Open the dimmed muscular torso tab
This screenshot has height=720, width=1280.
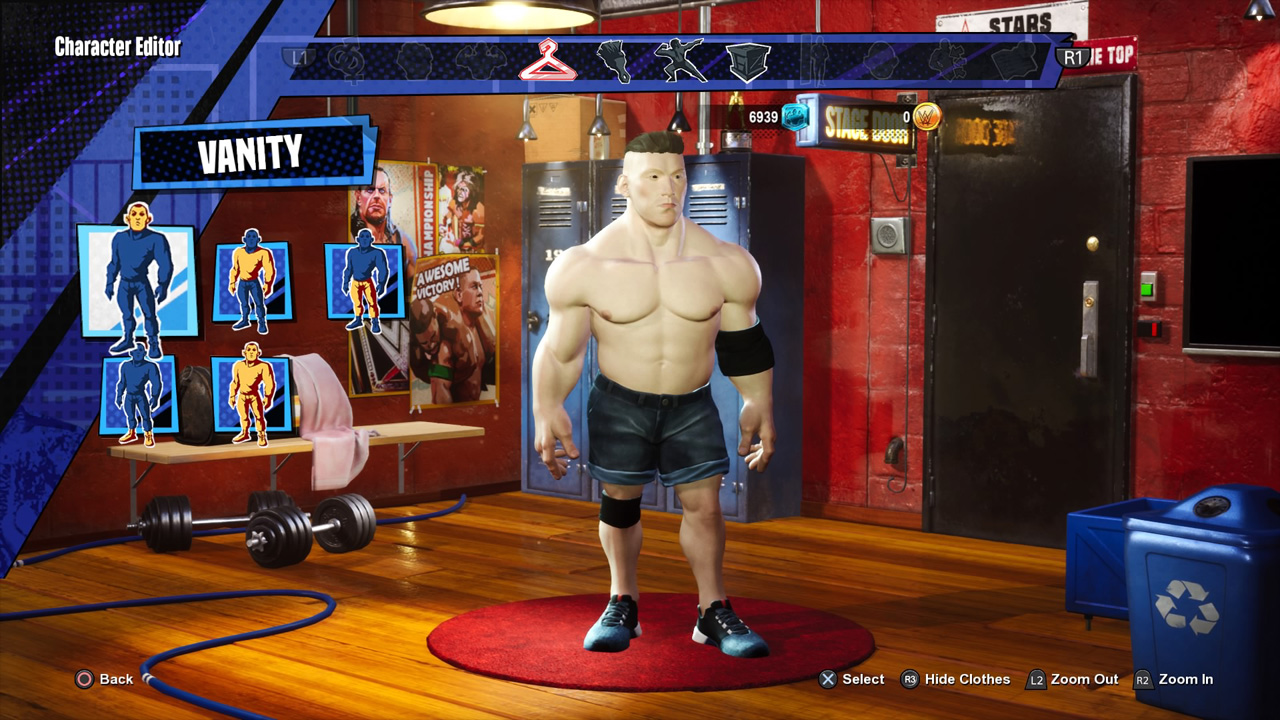pyautogui.click(x=480, y=61)
